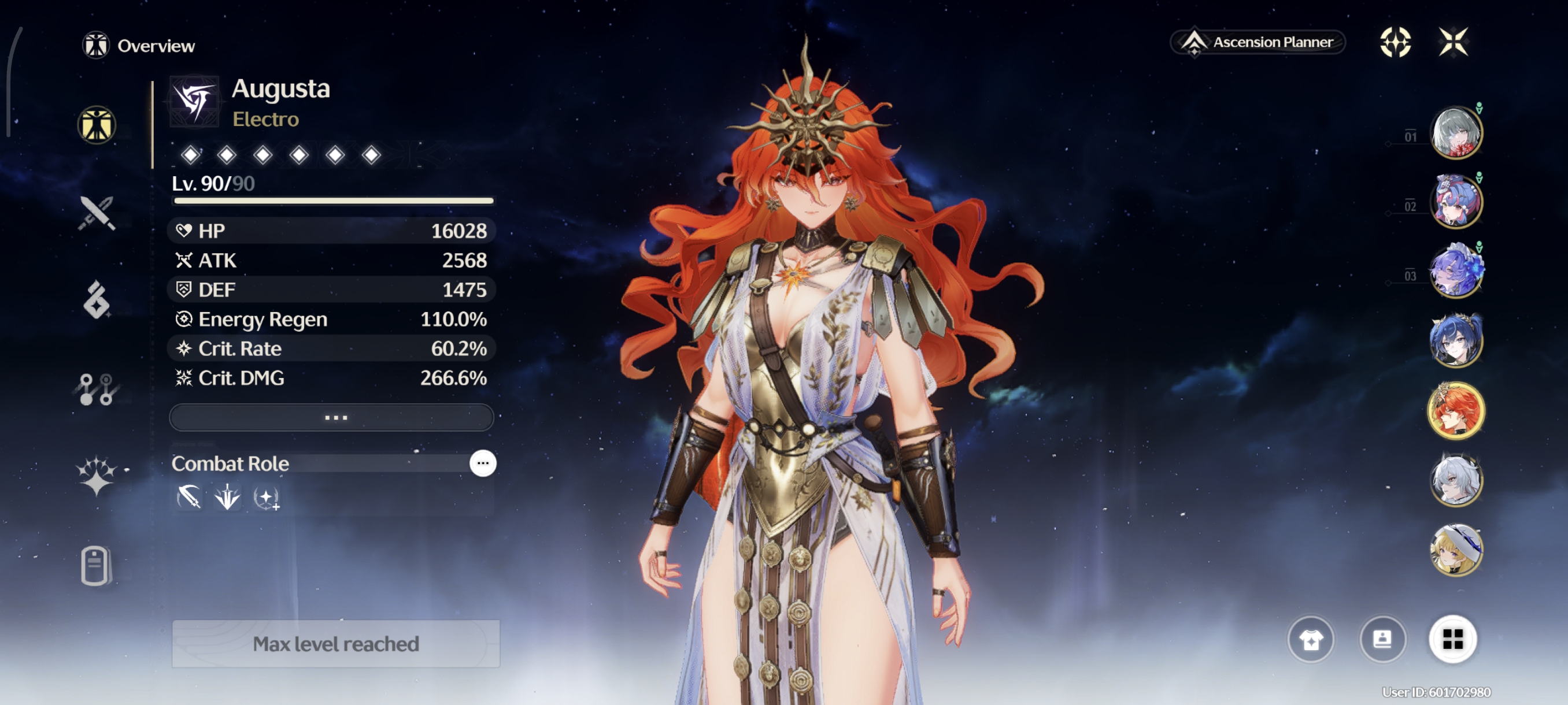Open the clipboard profile tab
1568x705 pixels.
click(95, 566)
